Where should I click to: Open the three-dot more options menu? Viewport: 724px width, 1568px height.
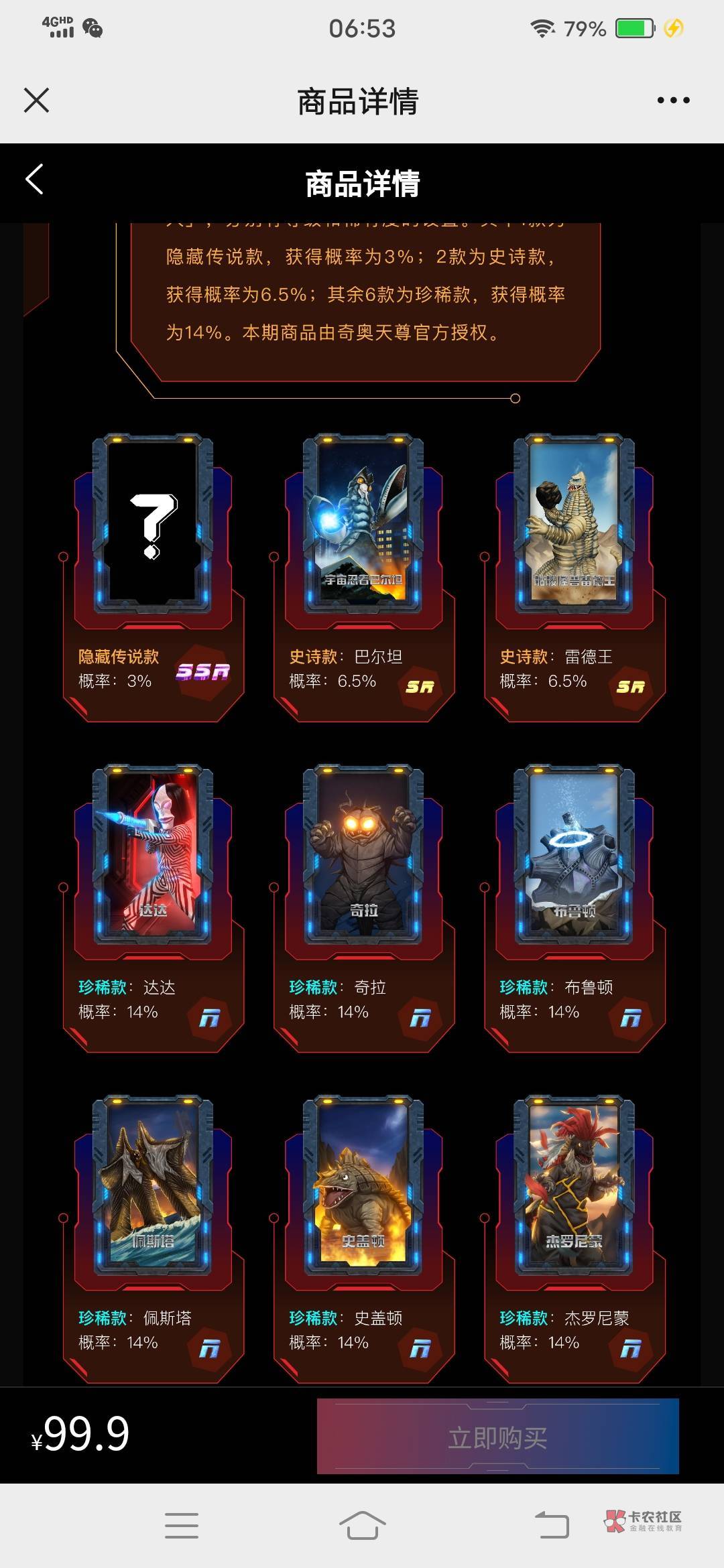coord(673,101)
